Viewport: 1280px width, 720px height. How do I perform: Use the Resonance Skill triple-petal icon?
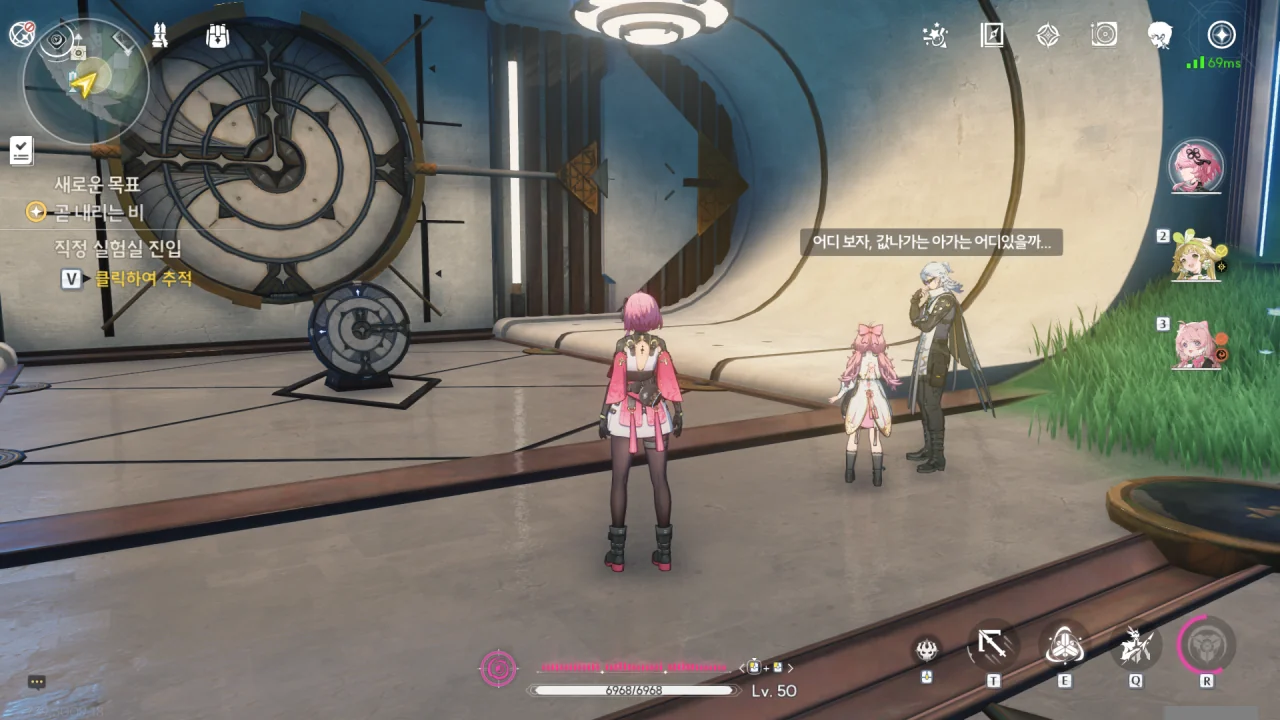click(1063, 646)
